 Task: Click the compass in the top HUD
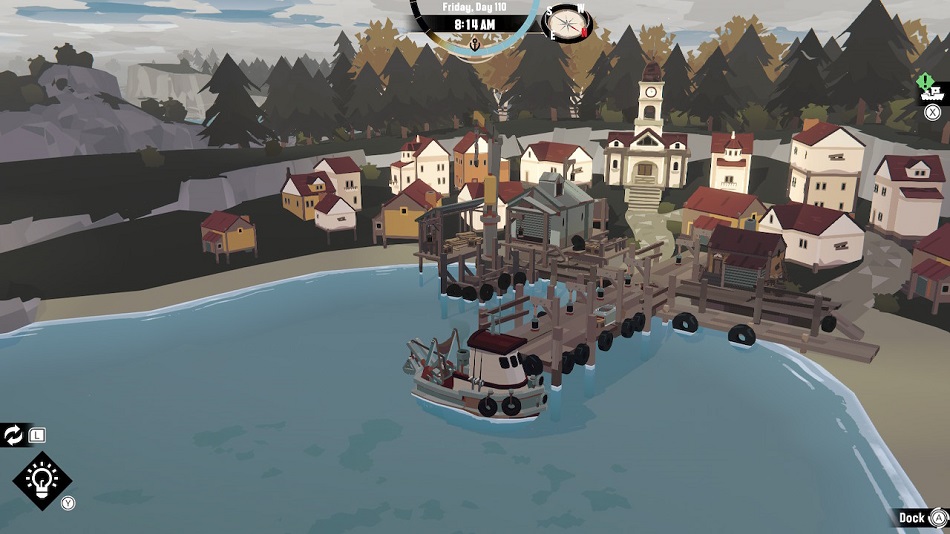(x=566, y=22)
